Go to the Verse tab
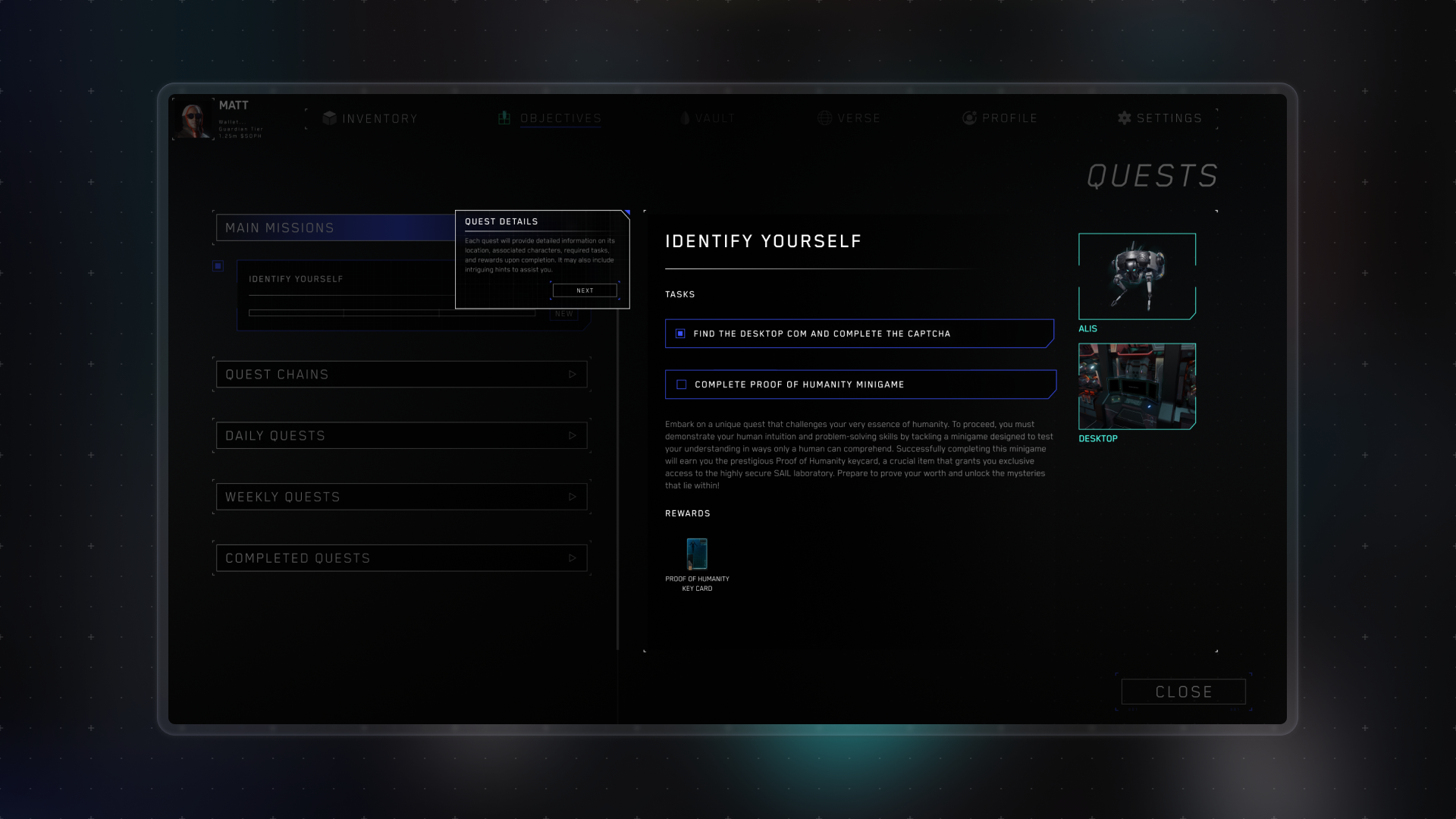This screenshot has width=1456, height=819. [x=849, y=118]
